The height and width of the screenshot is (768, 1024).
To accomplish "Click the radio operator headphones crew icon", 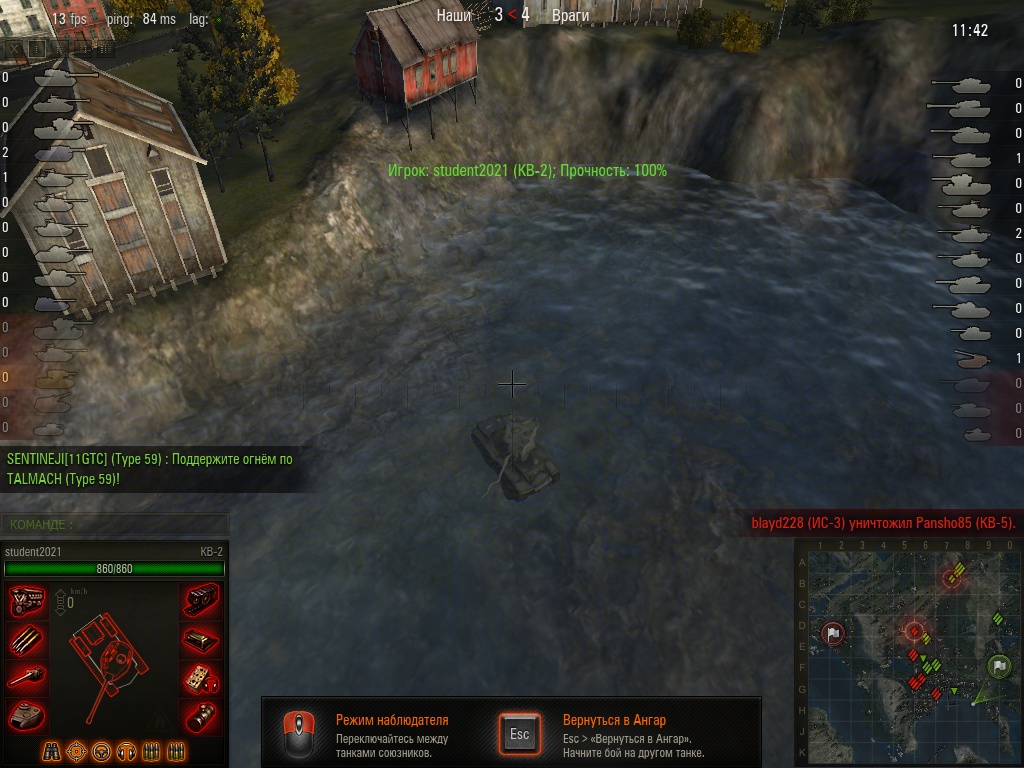I will click(126, 751).
